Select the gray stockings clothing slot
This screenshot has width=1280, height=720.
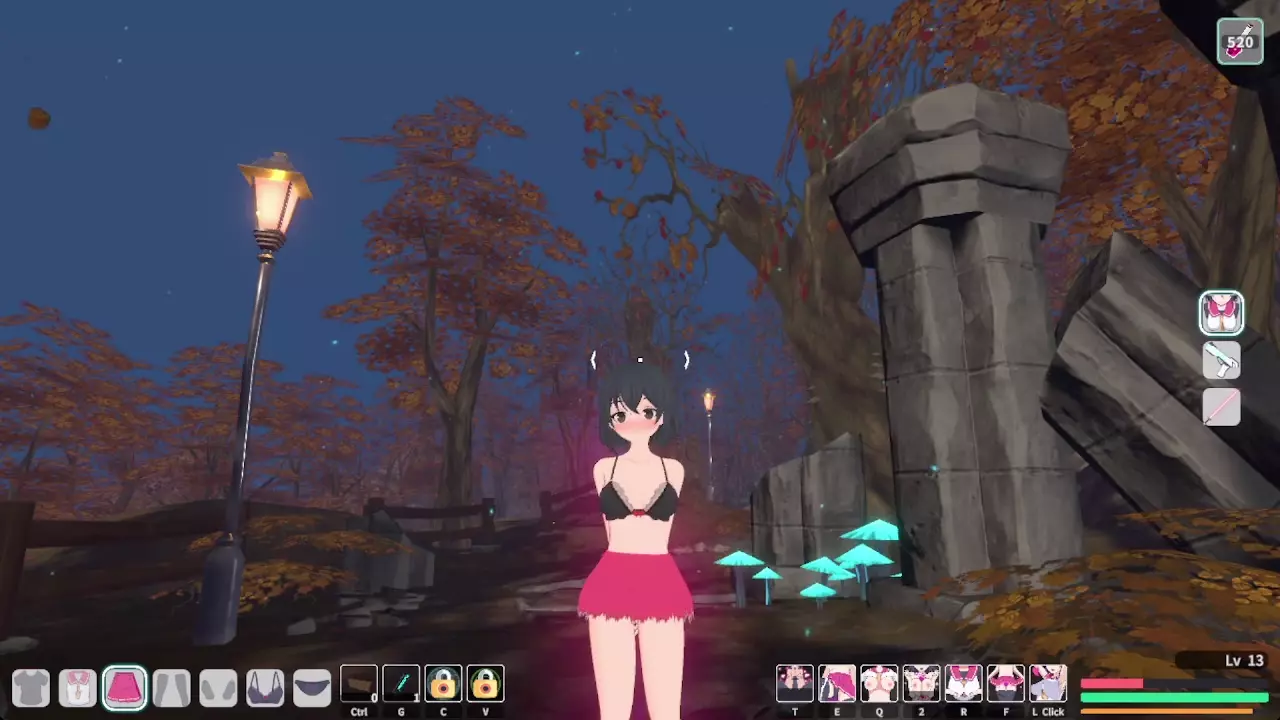pyautogui.click(x=172, y=687)
